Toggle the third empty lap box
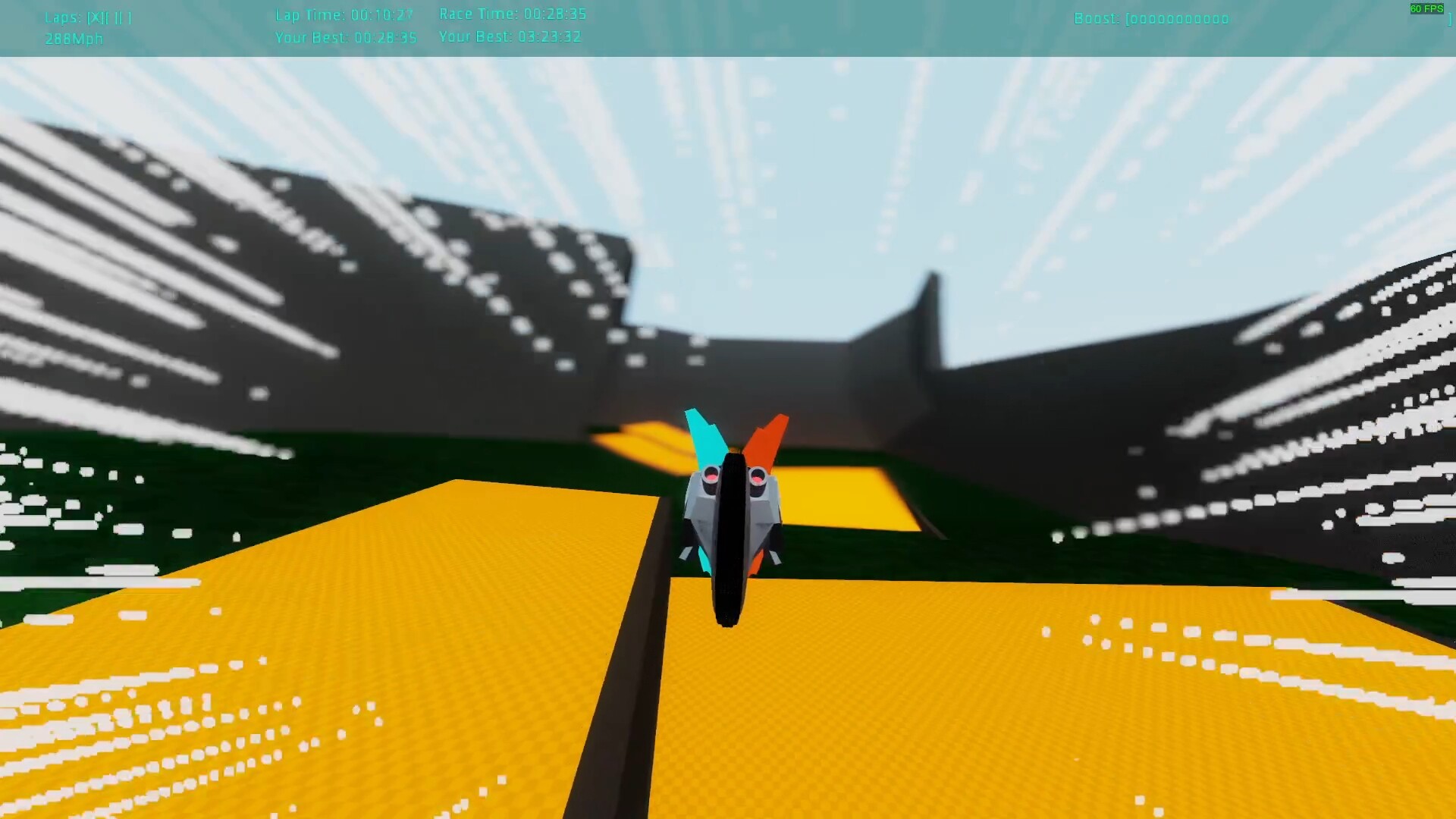Viewport: 1456px width, 819px height. click(x=127, y=18)
